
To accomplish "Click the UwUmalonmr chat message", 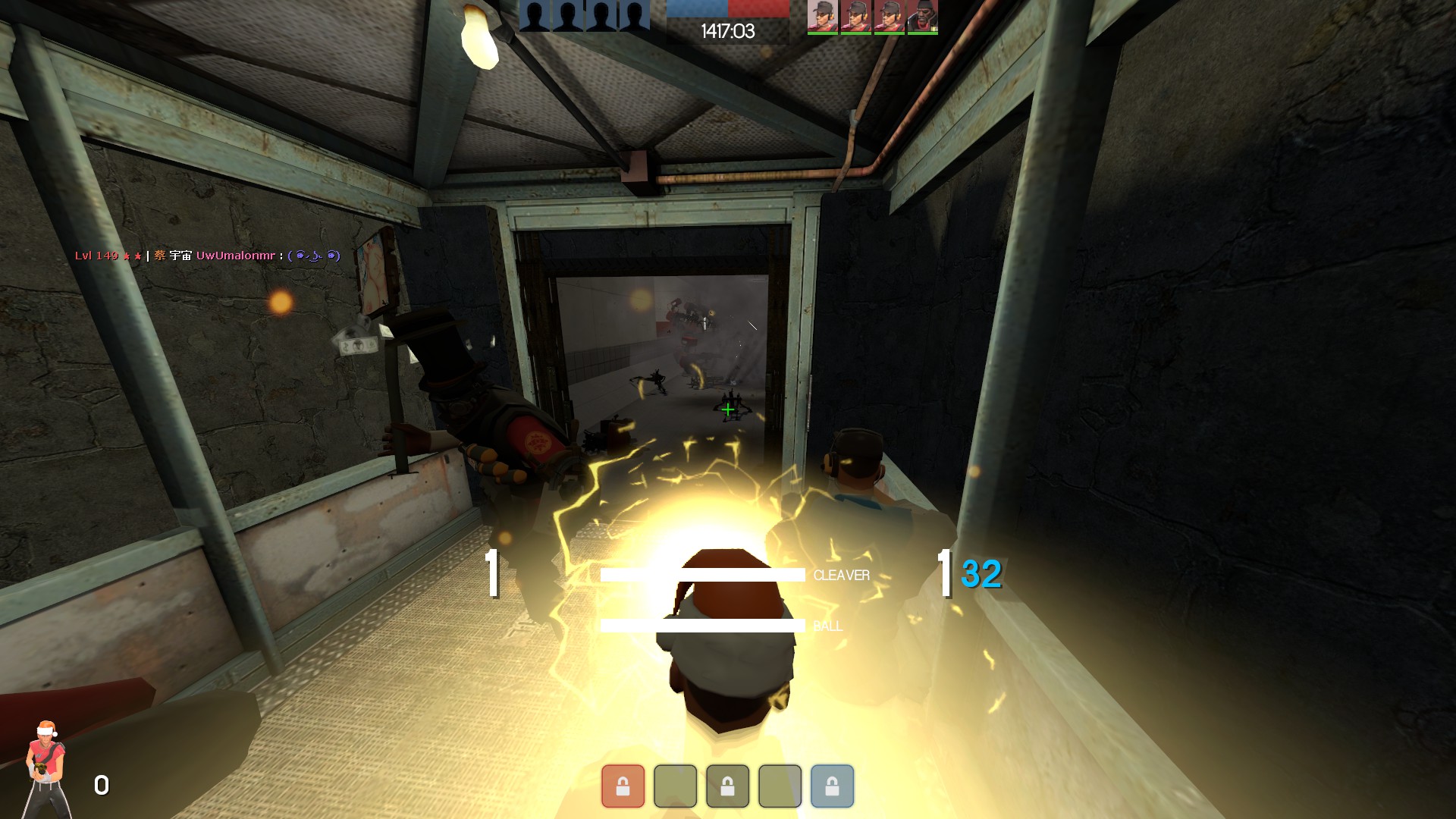I will click(207, 256).
